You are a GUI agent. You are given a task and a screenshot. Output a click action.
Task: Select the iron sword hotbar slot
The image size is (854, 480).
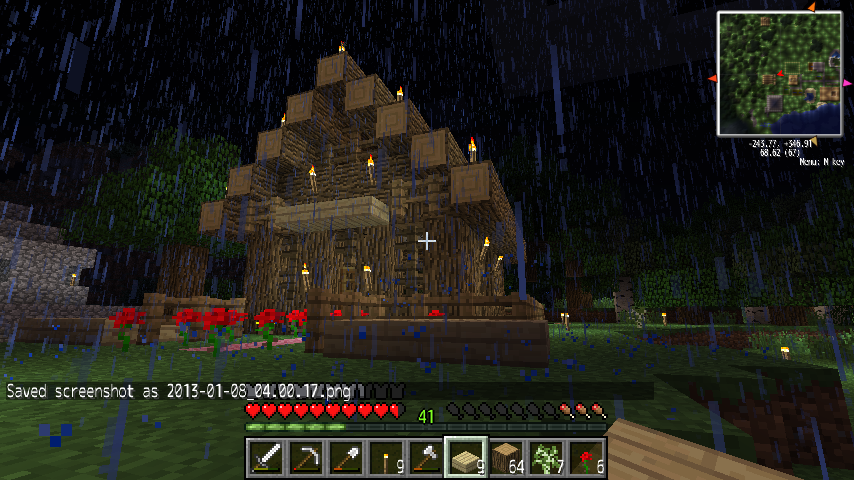[265, 458]
